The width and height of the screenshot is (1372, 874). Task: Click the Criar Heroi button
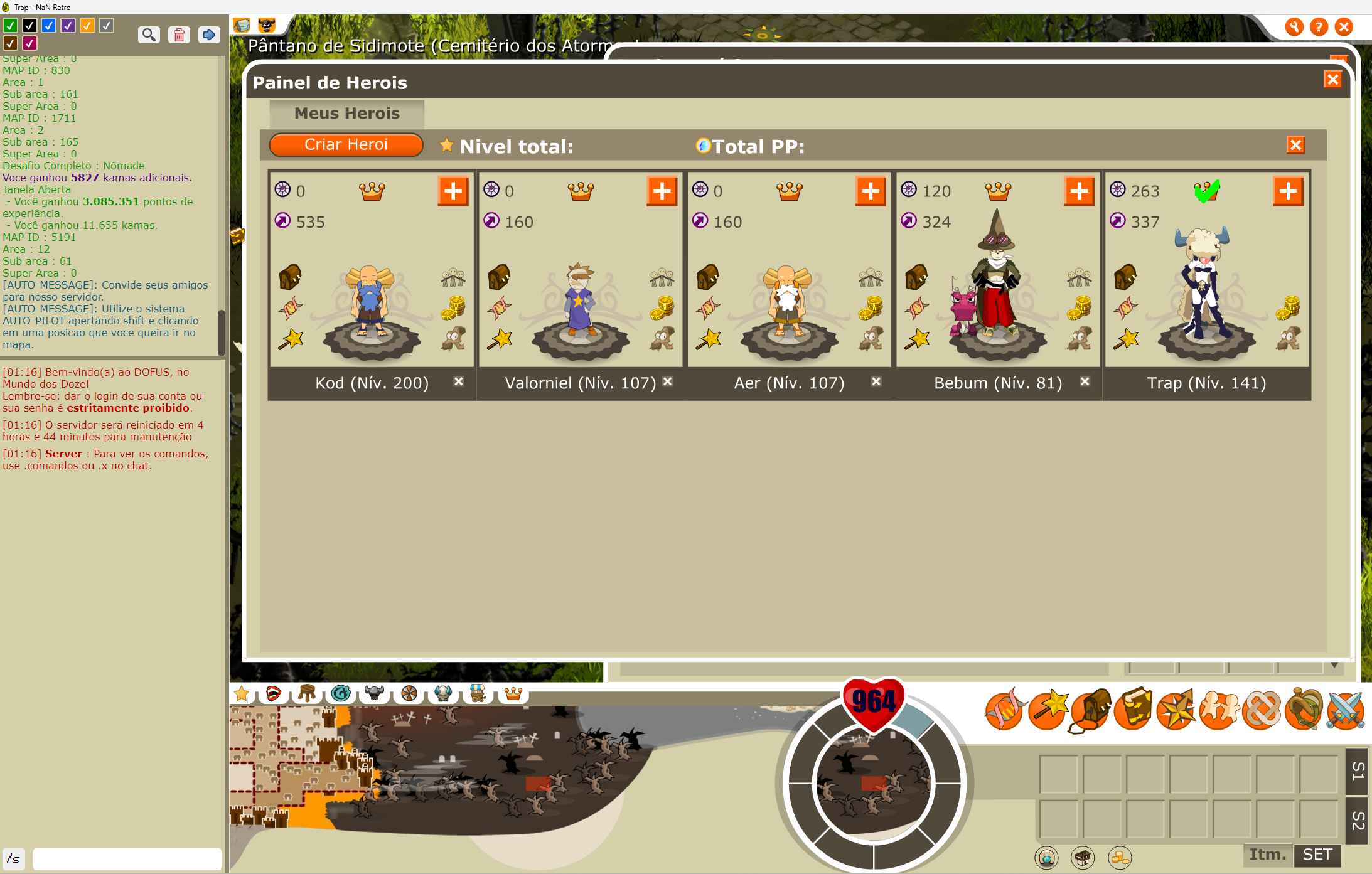coord(346,145)
